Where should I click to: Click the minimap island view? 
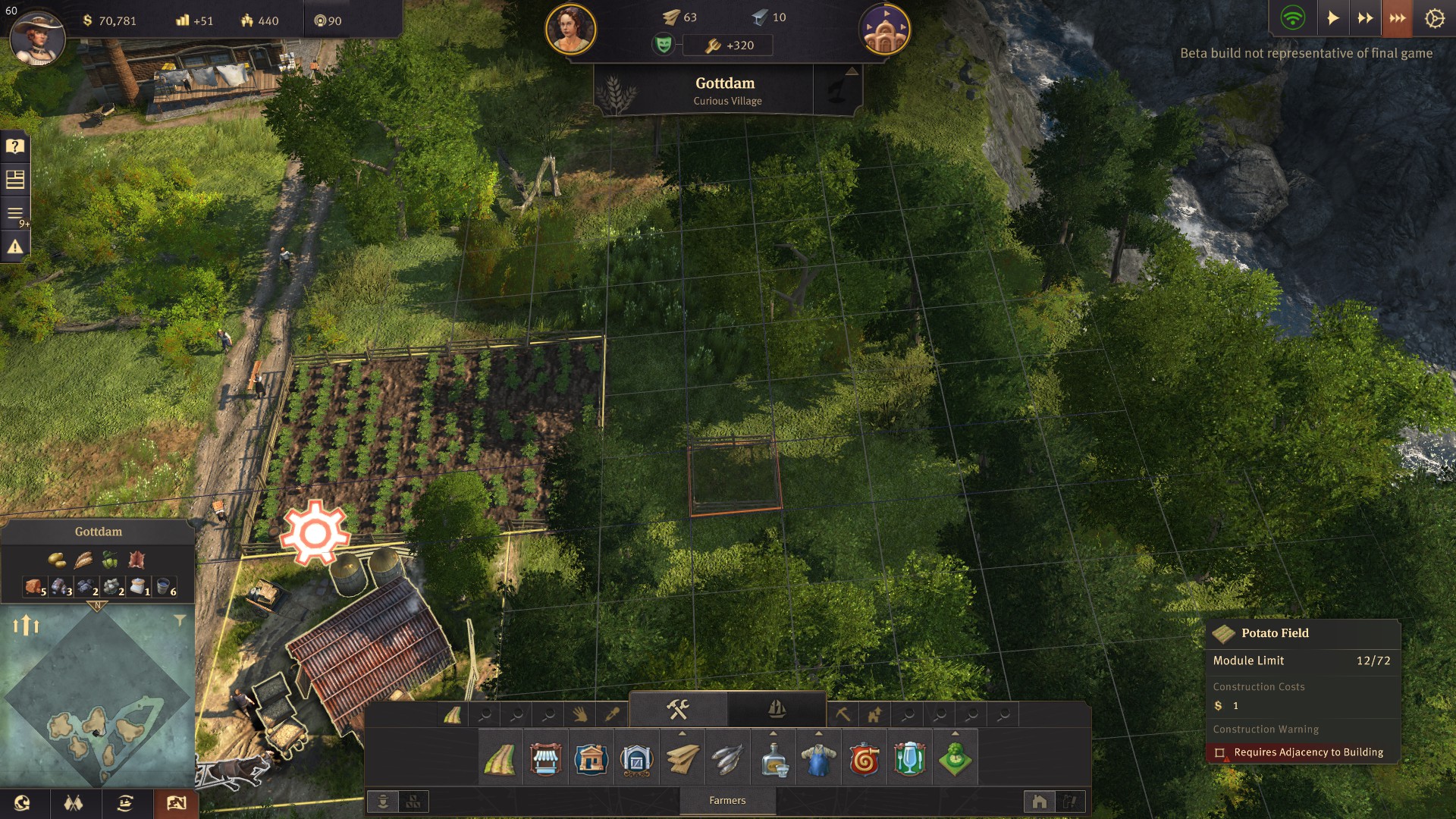click(x=97, y=698)
